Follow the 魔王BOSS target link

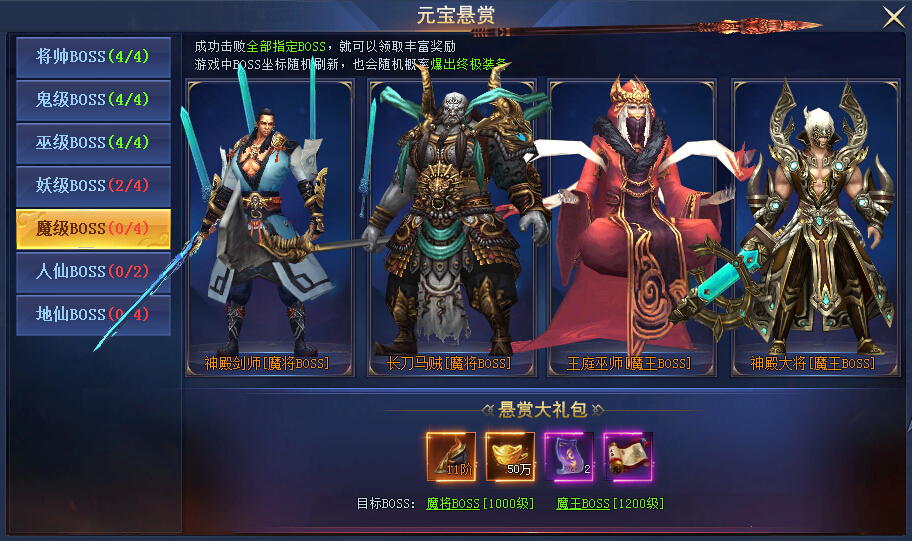pyautogui.click(x=582, y=504)
